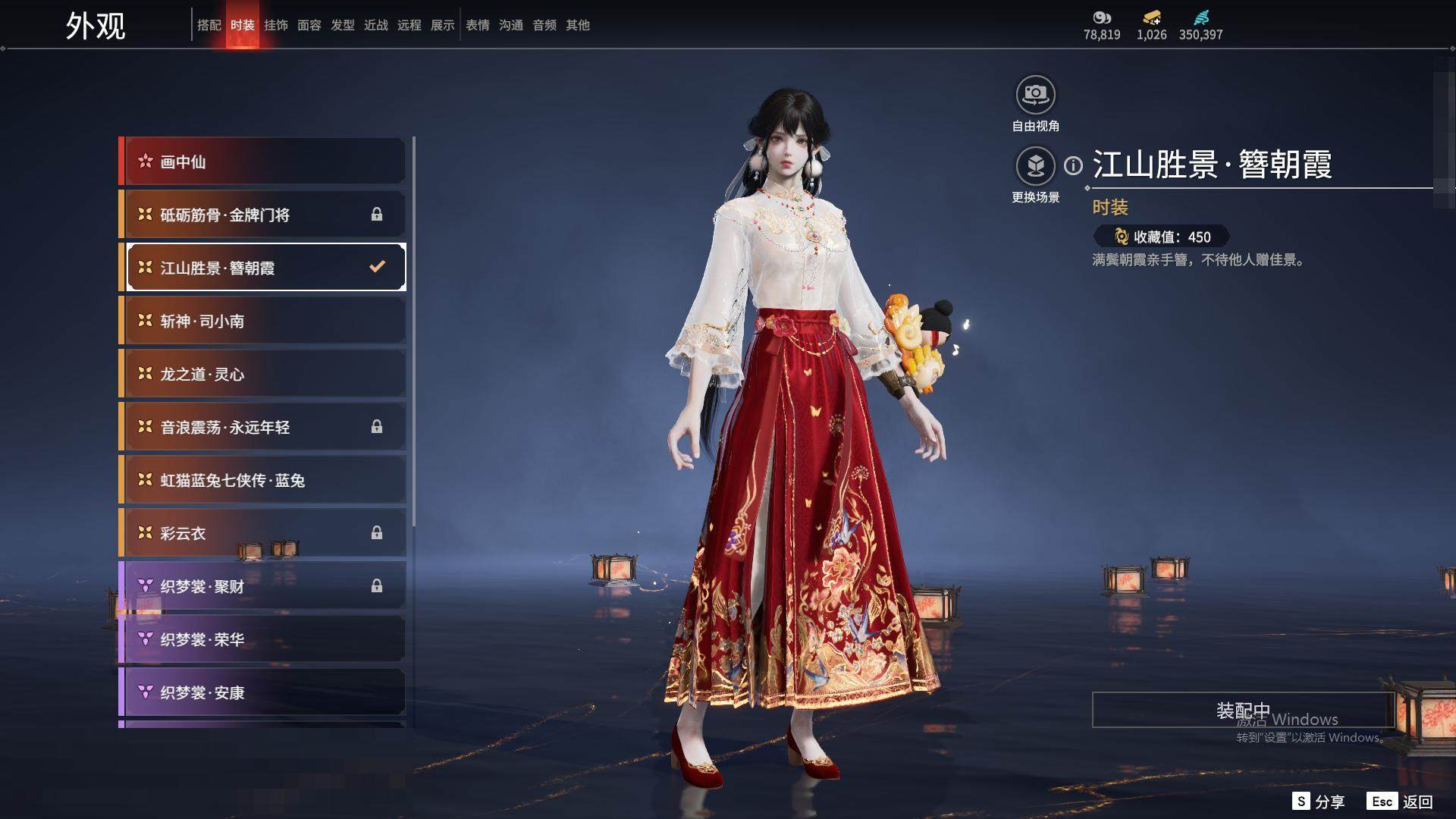The height and width of the screenshot is (819, 1456).
Task: Pick the 斩神·司小南 outfit
Action: coord(264,321)
